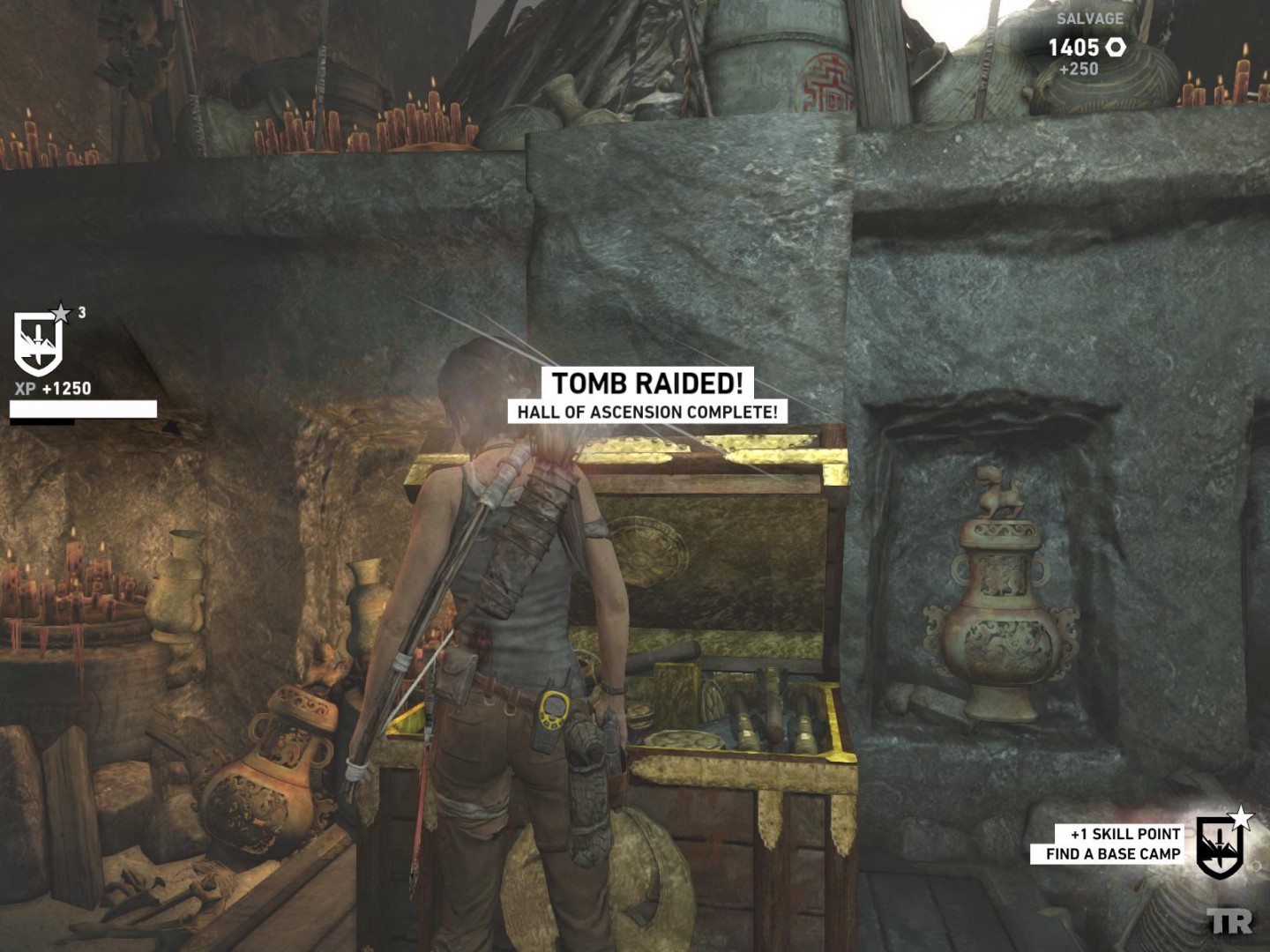Click the Tomb Raided banner
The image size is (1270, 952).
point(647,383)
